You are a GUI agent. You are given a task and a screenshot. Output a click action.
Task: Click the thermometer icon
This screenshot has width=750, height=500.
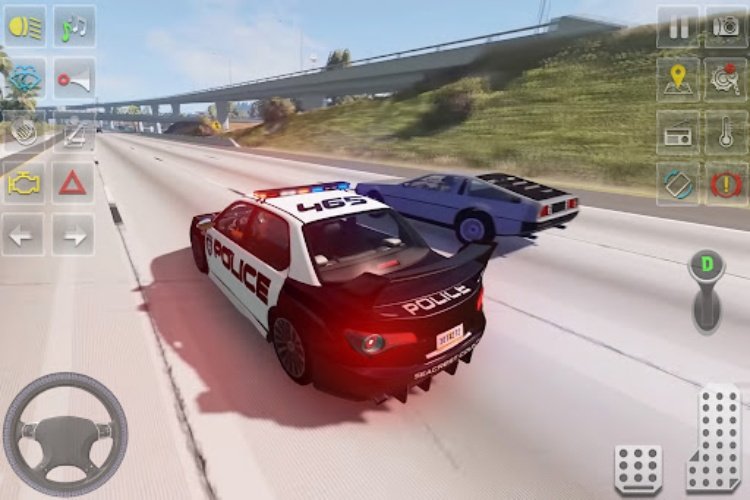pyautogui.click(x=726, y=132)
